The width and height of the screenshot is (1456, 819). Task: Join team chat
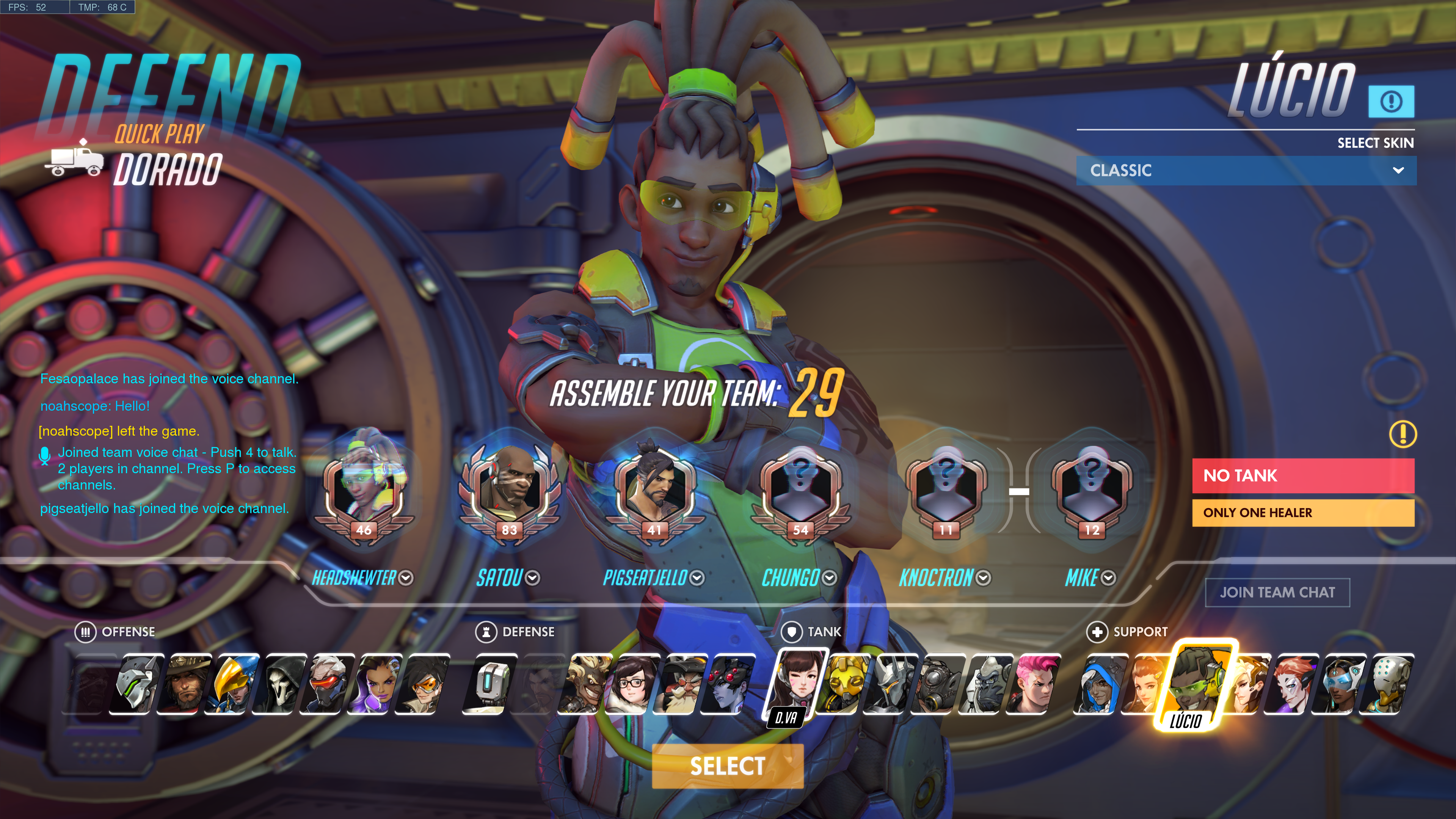[1277, 592]
